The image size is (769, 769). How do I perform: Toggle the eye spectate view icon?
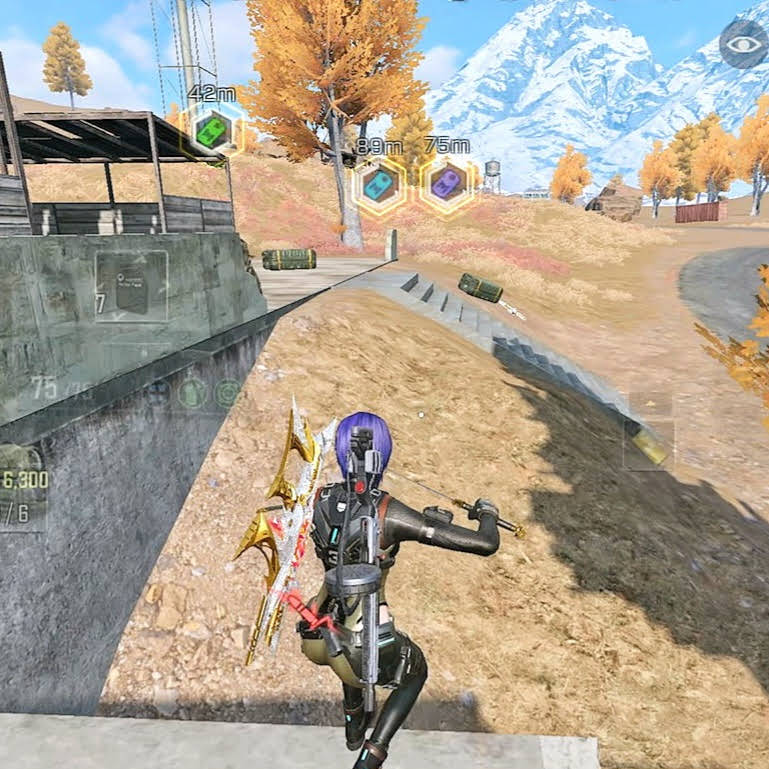pos(743,44)
